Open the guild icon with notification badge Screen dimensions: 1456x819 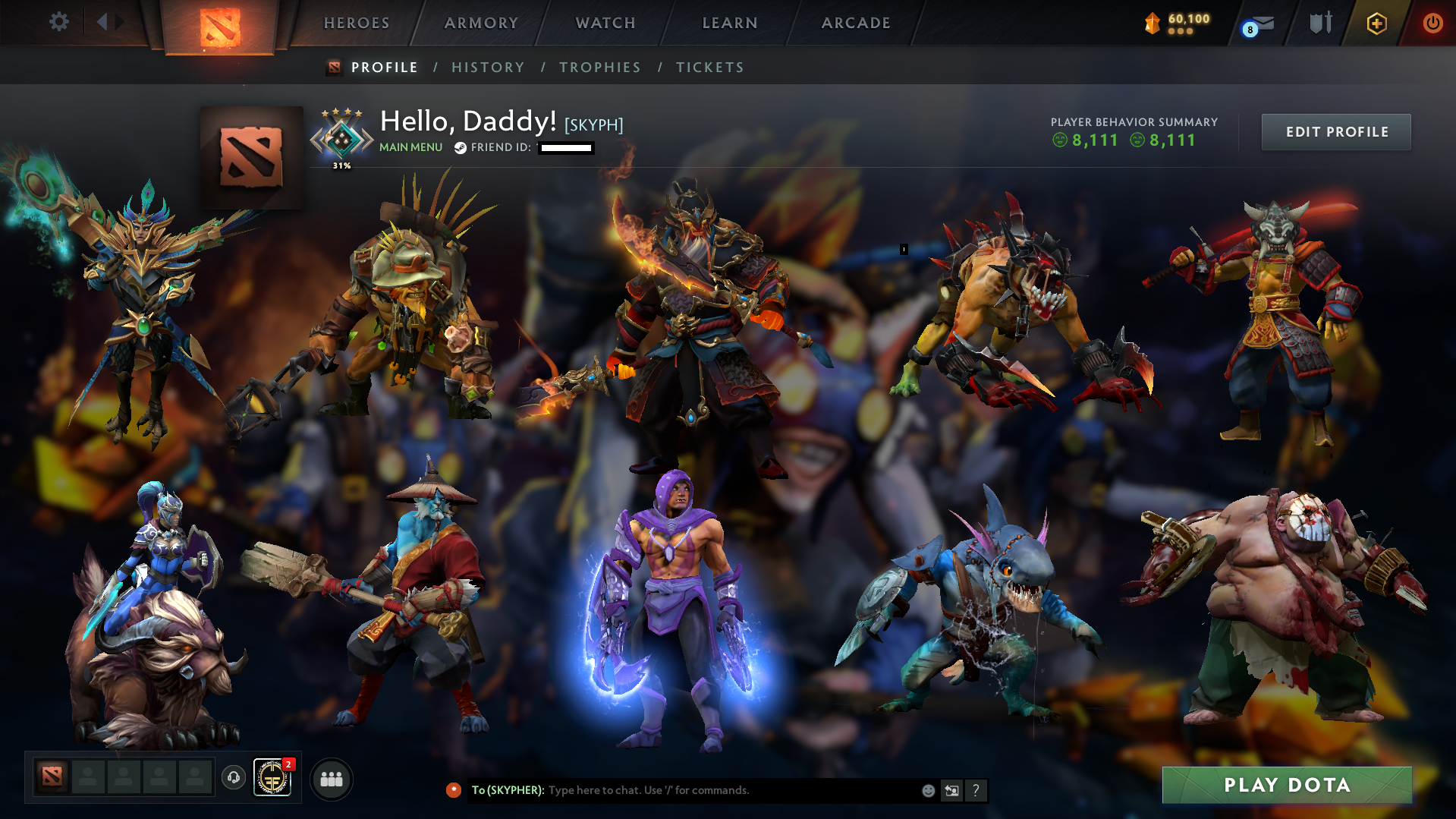275,777
